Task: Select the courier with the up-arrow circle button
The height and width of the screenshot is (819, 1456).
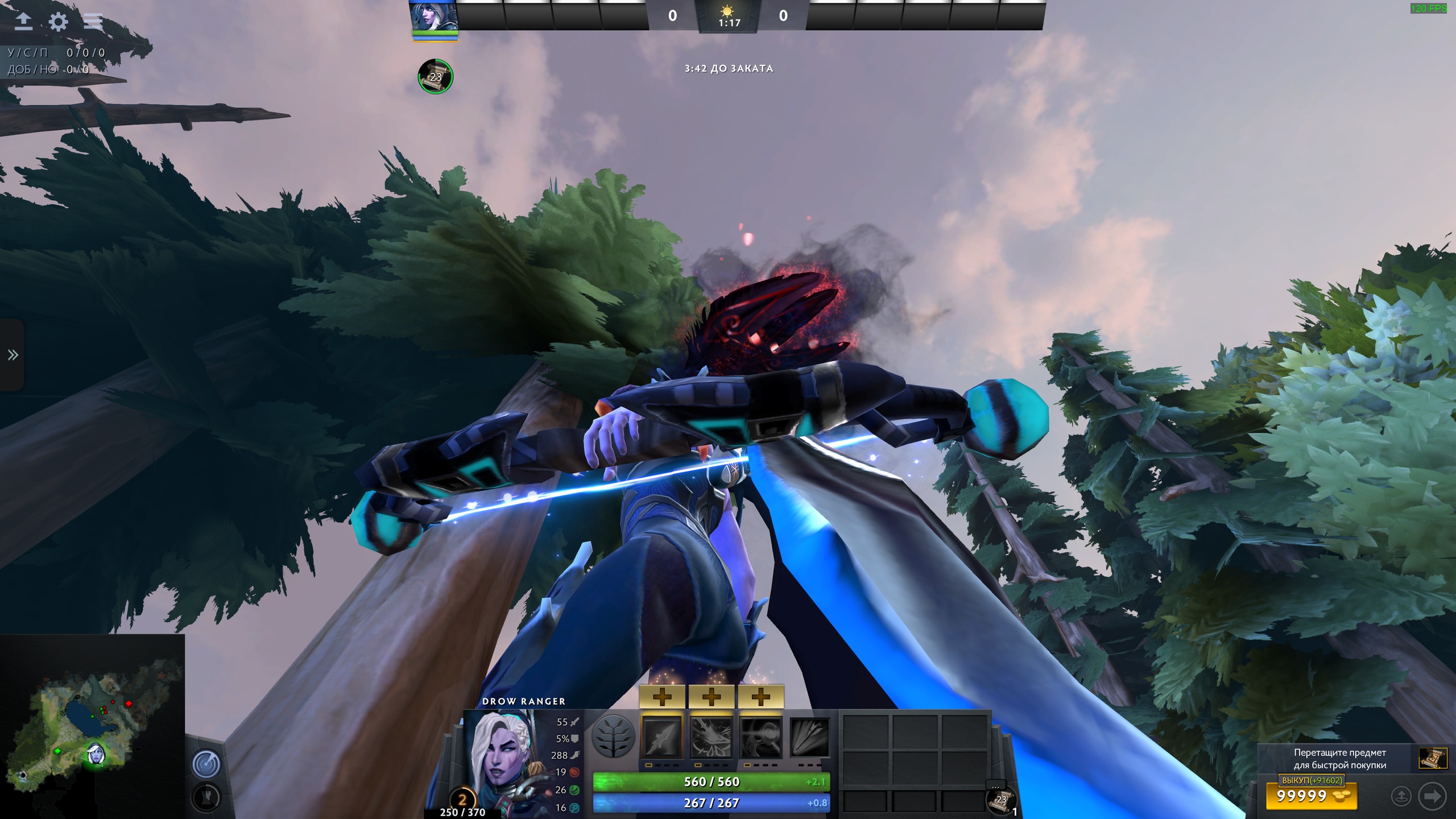Action: [x=1401, y=796]
